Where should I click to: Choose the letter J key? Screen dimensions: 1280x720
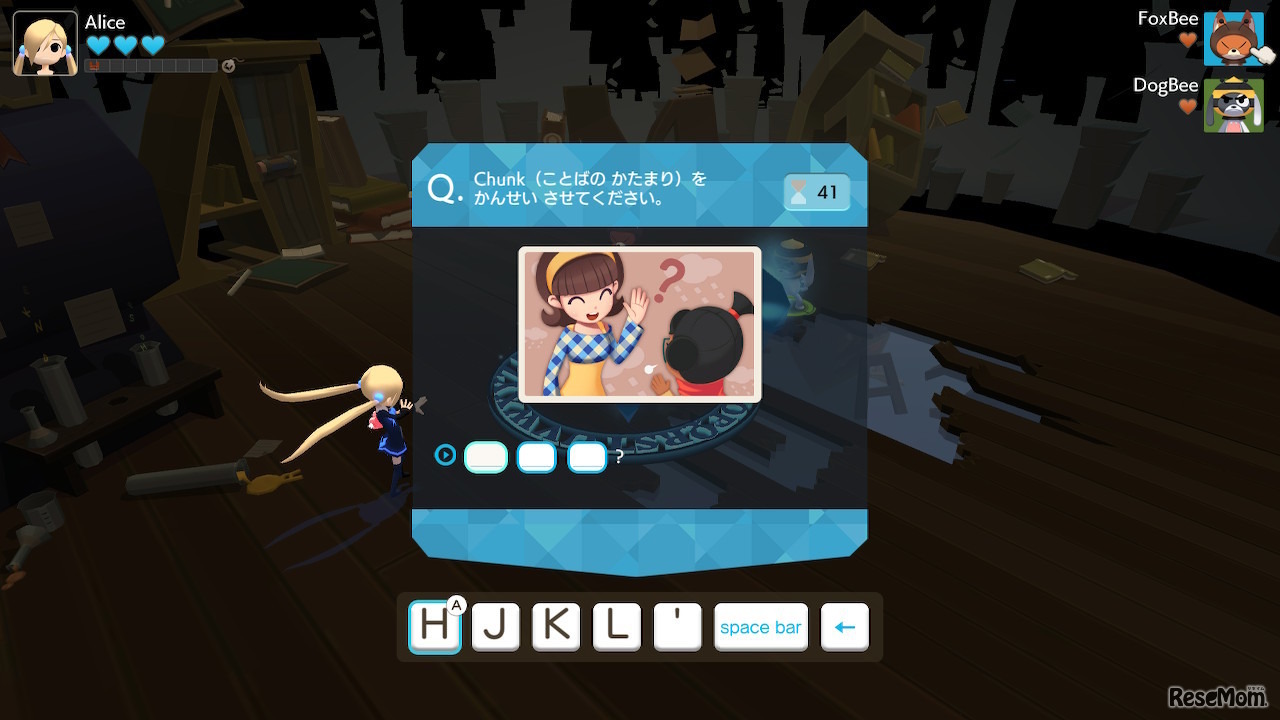496,627
